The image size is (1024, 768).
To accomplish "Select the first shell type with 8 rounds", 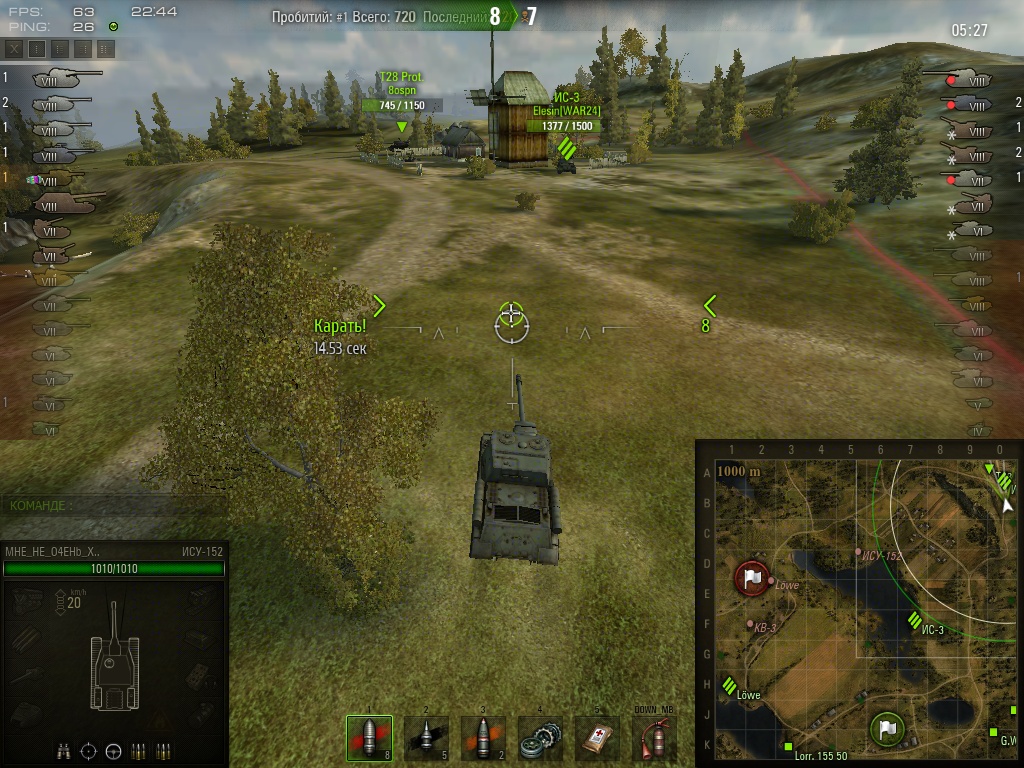I will 368,738.
